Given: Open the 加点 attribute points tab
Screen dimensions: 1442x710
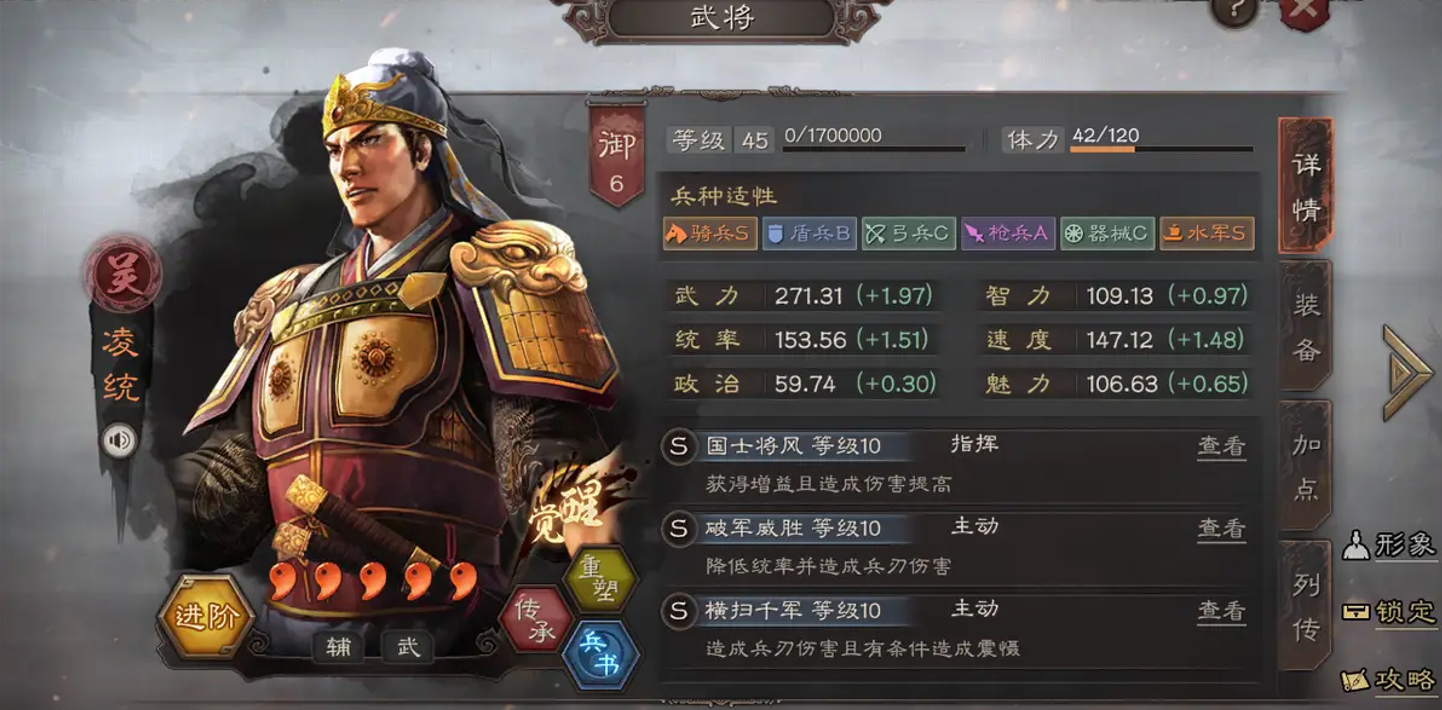Looking at the screenshot, I should click(x=1306, y=466).
